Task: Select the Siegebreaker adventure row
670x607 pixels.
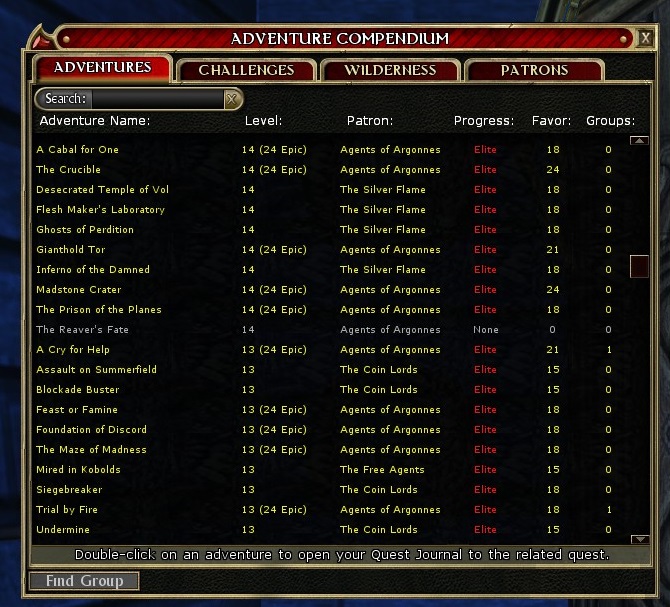Action: pyautogui.click(x=69, y=490)
